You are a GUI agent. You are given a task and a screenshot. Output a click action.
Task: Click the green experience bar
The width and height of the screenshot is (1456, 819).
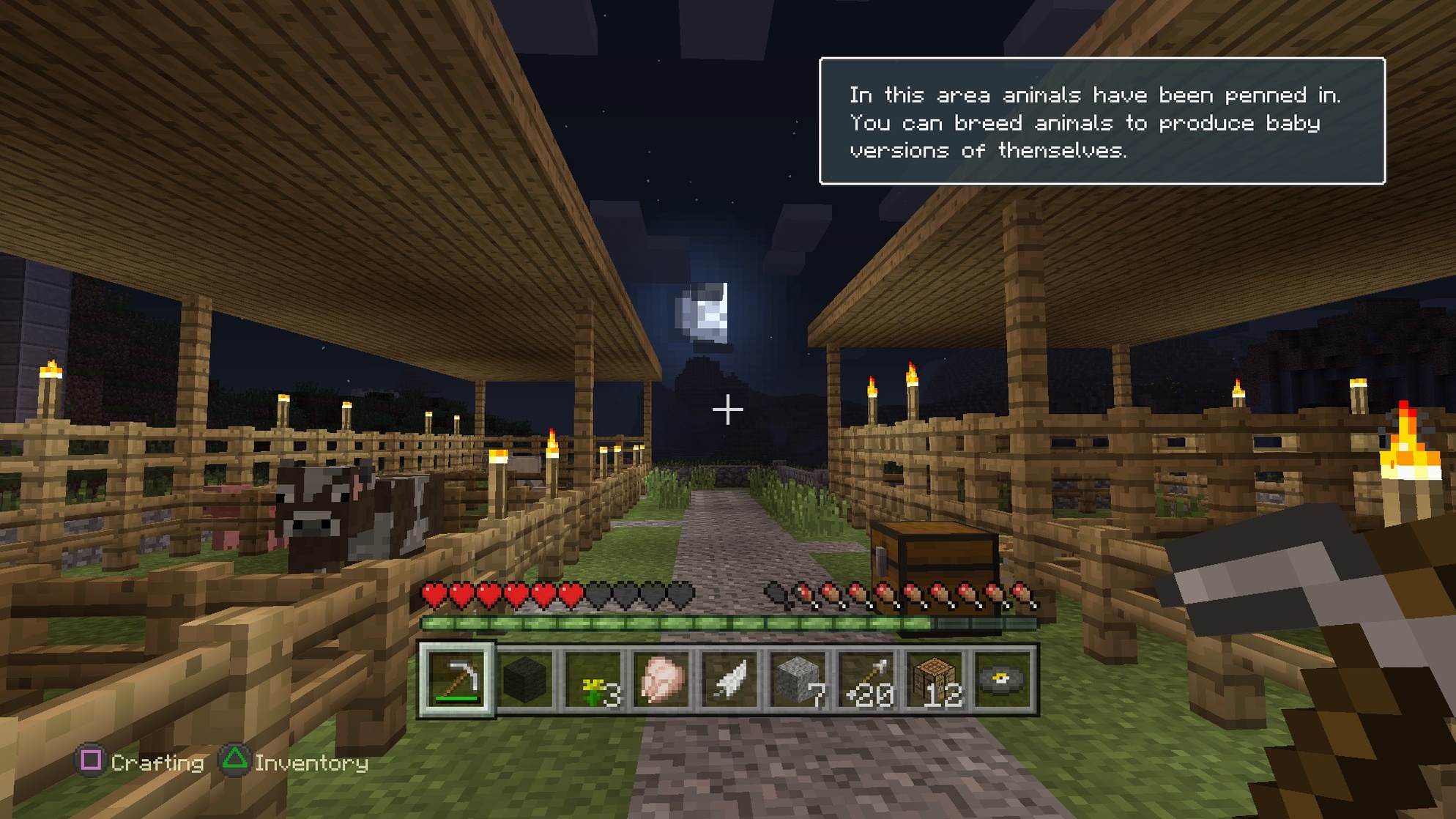click(729, 623)
